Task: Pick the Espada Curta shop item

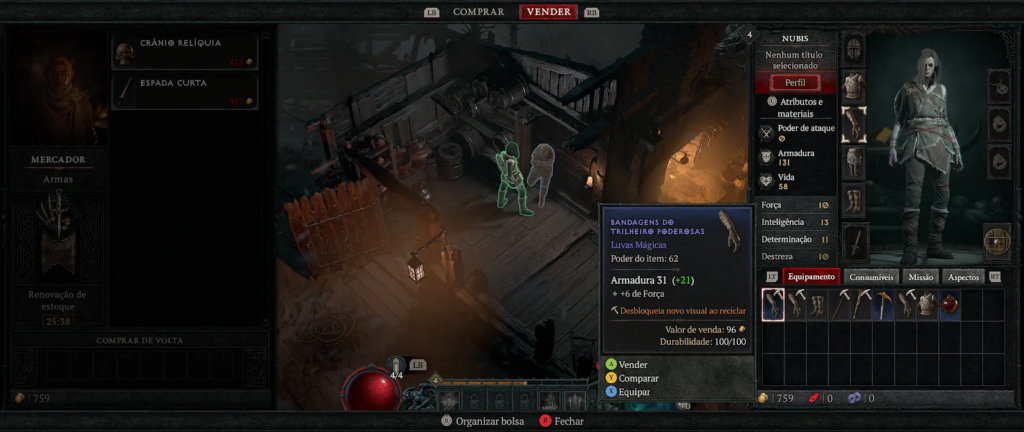Action: pos(185,91)
